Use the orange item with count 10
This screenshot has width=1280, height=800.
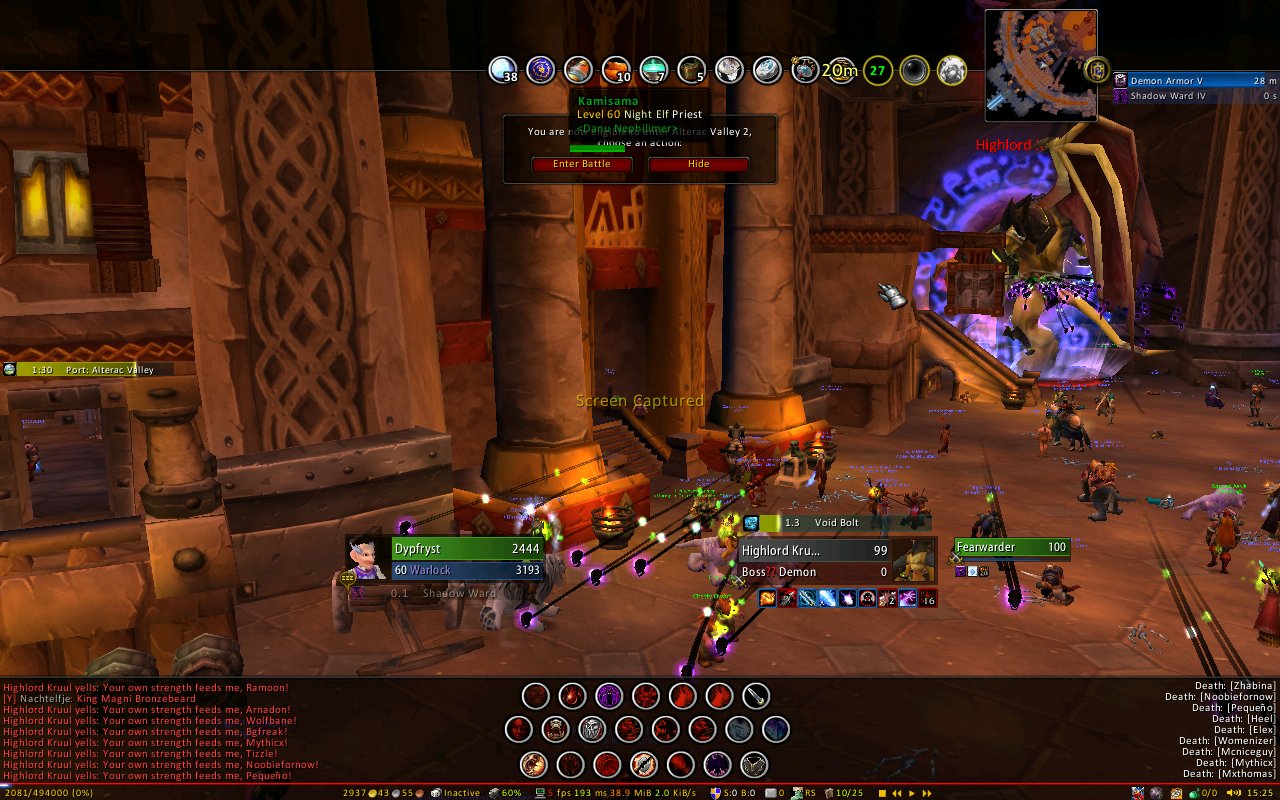tap(616, 70)
